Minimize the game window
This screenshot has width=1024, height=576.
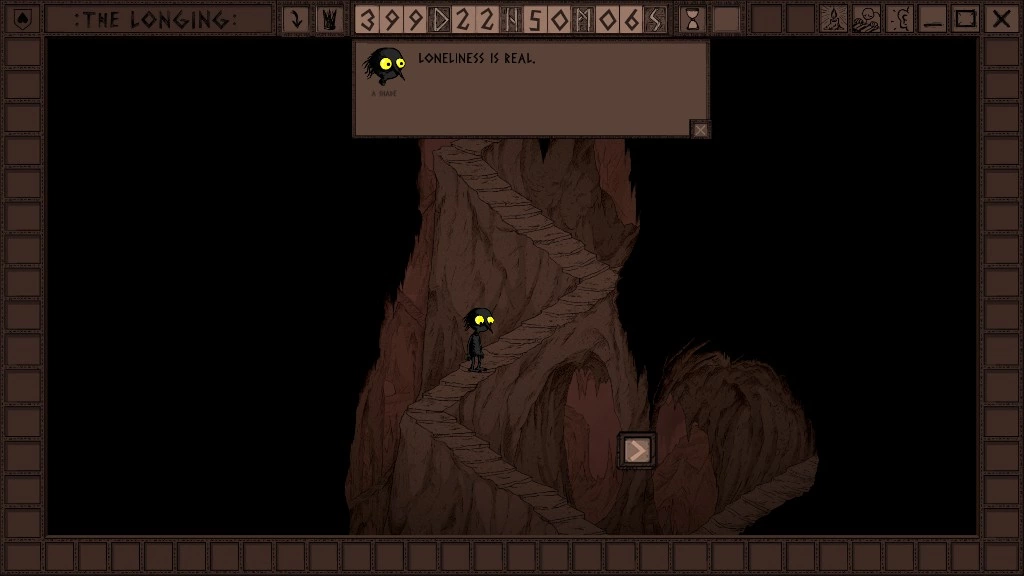[x=933, y=19]
